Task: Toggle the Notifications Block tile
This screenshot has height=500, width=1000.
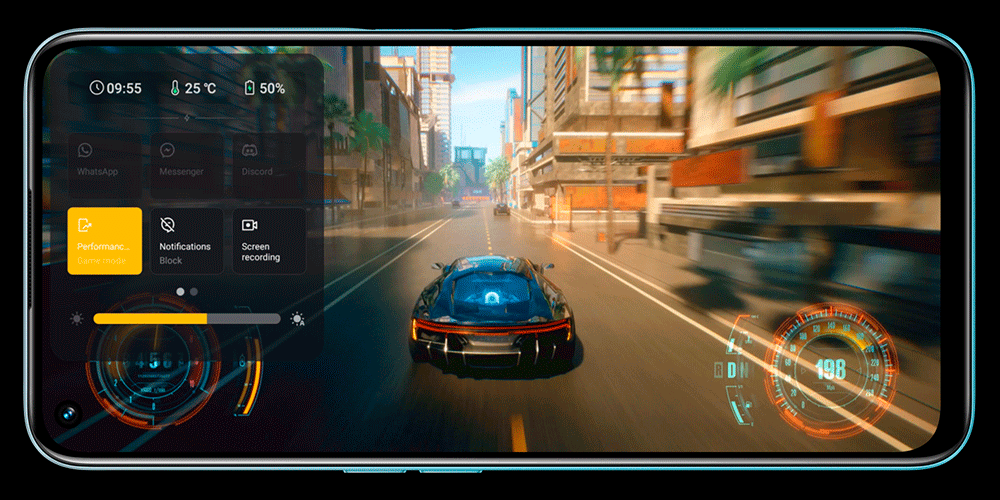Action: [187, 241]
